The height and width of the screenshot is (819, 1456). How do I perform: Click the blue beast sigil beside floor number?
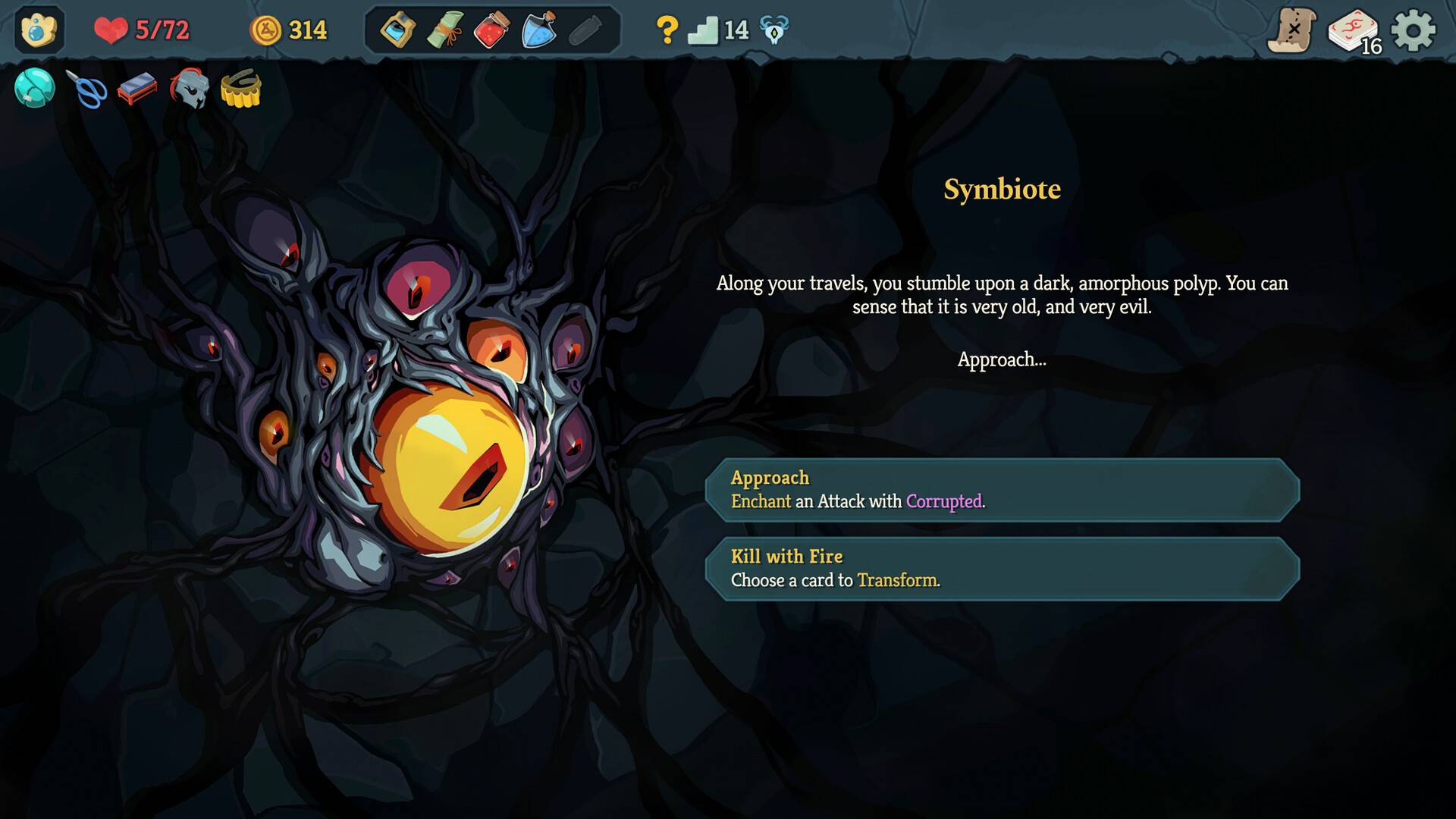click(x=772, y=30)
